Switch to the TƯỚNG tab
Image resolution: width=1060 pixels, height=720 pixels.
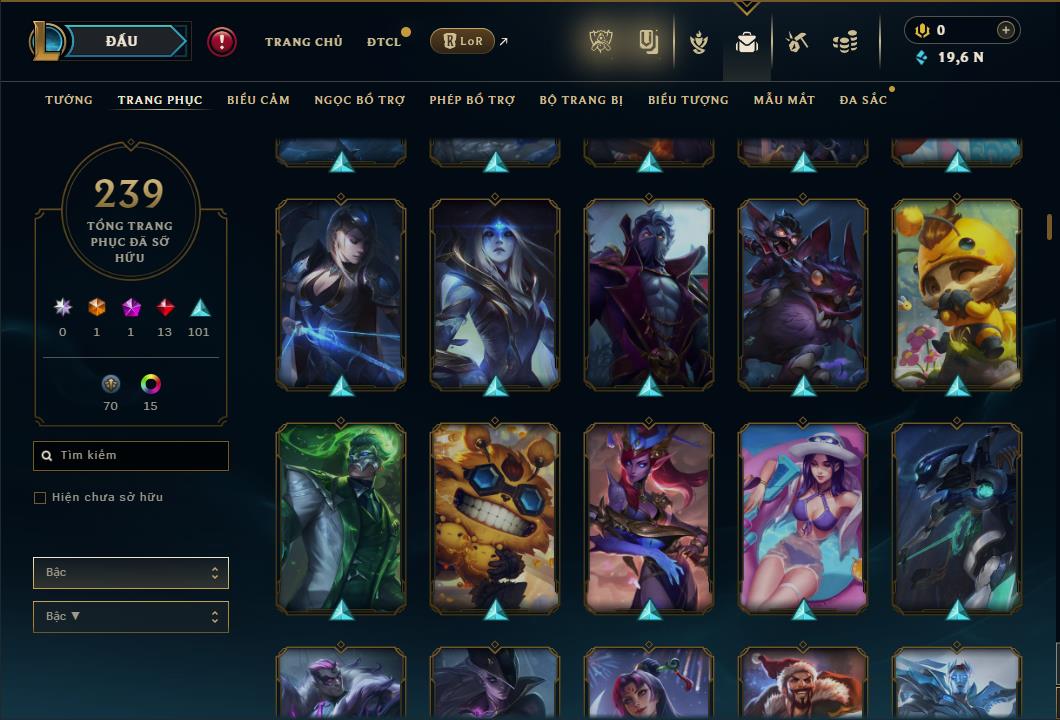(69, 100)
